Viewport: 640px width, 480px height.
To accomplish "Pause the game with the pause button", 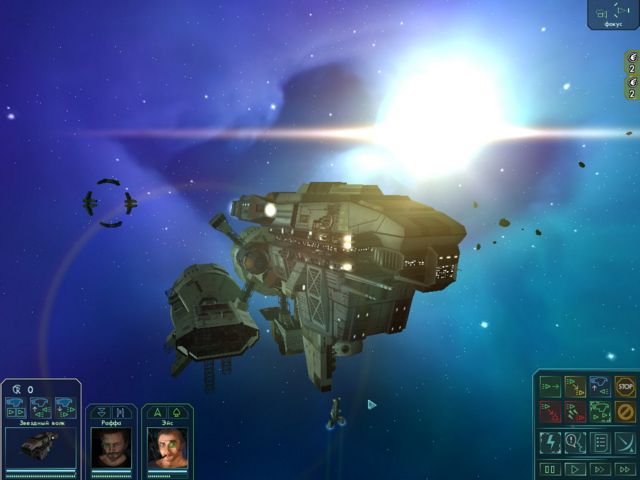I will 550,468.
